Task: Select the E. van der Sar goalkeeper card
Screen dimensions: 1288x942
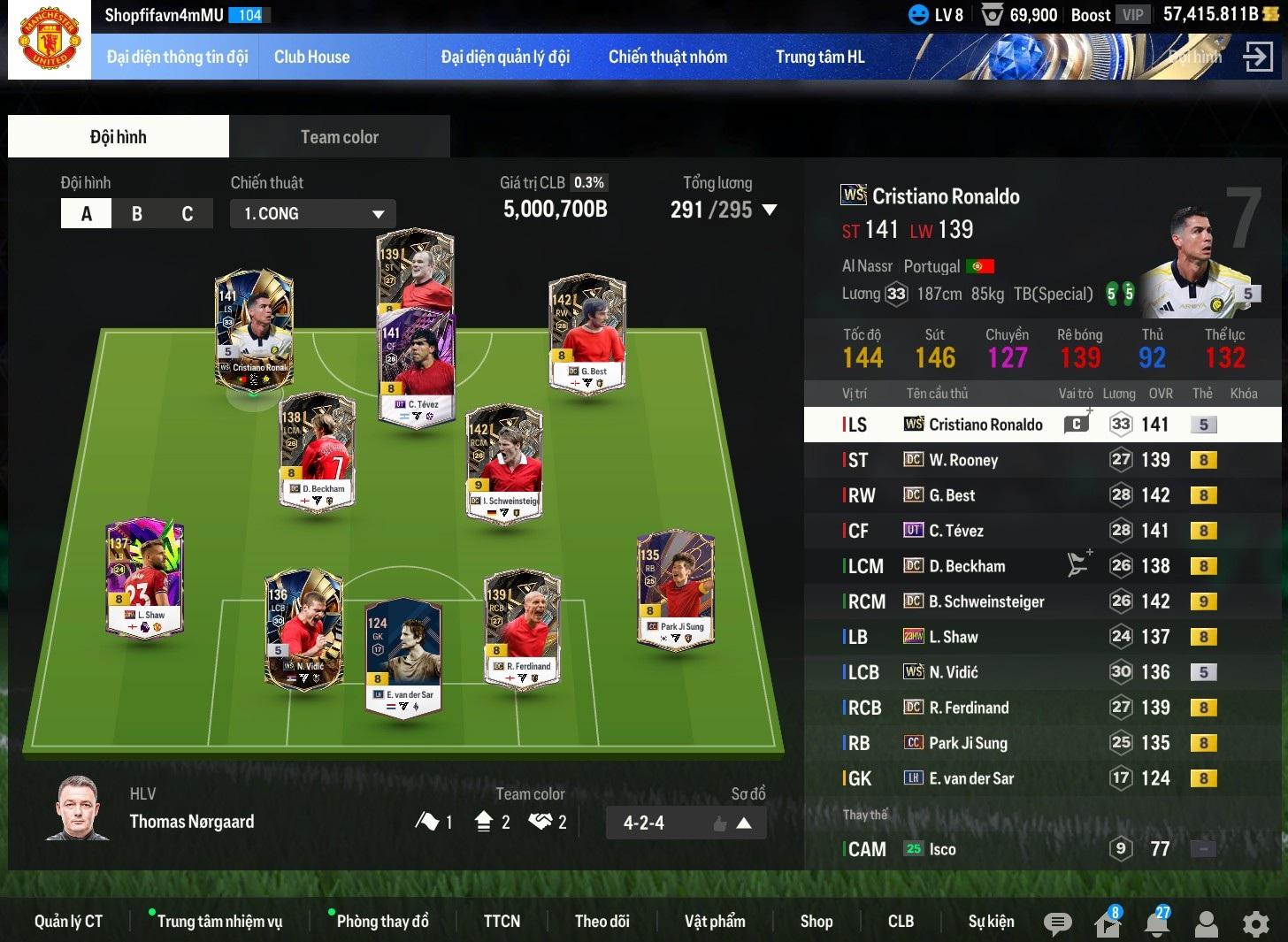Action: (402, 659)
